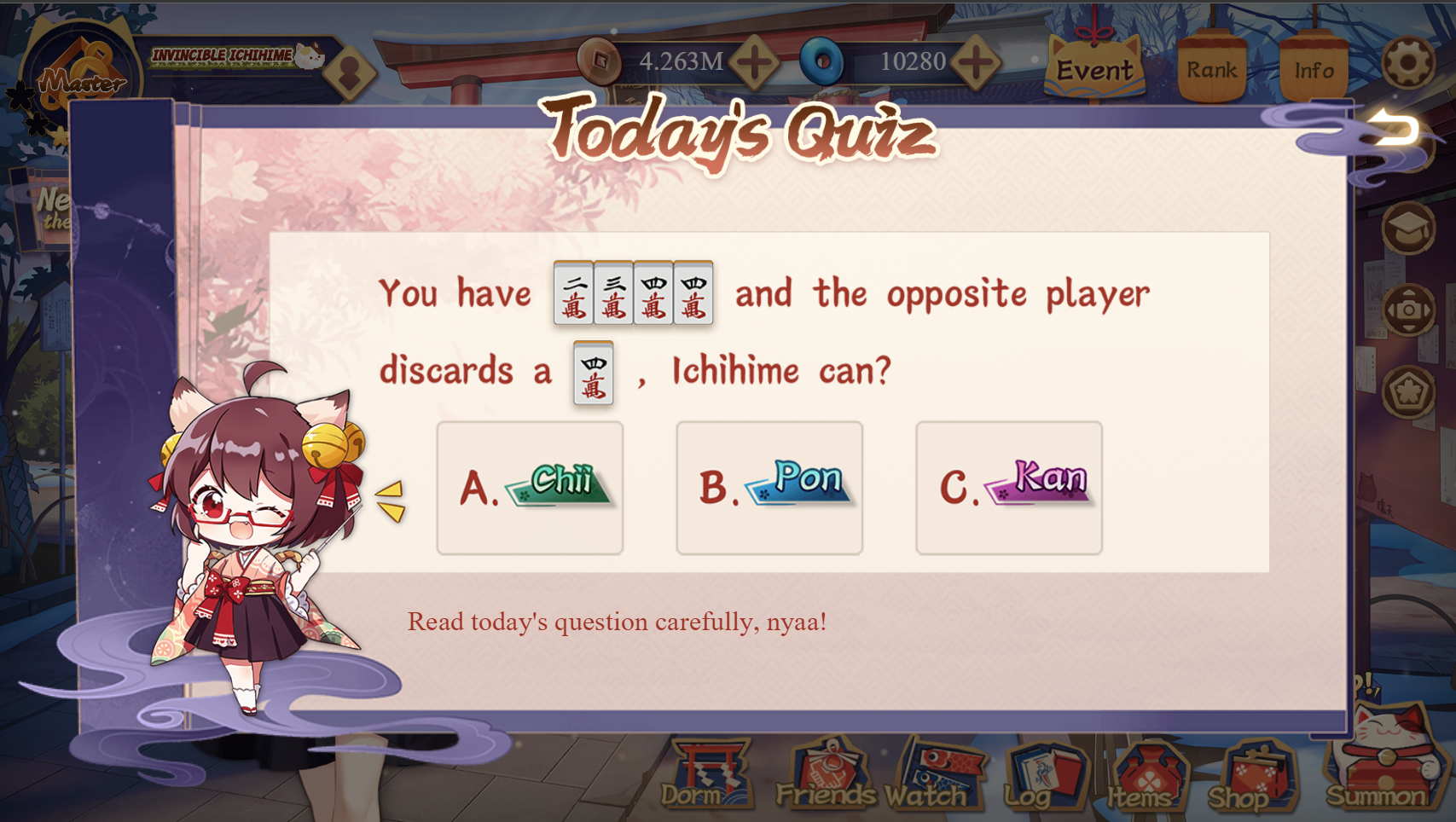This screenshot has width=1456, height=822.
Task: Open the Info lantern
Action: coord(1314,68)
